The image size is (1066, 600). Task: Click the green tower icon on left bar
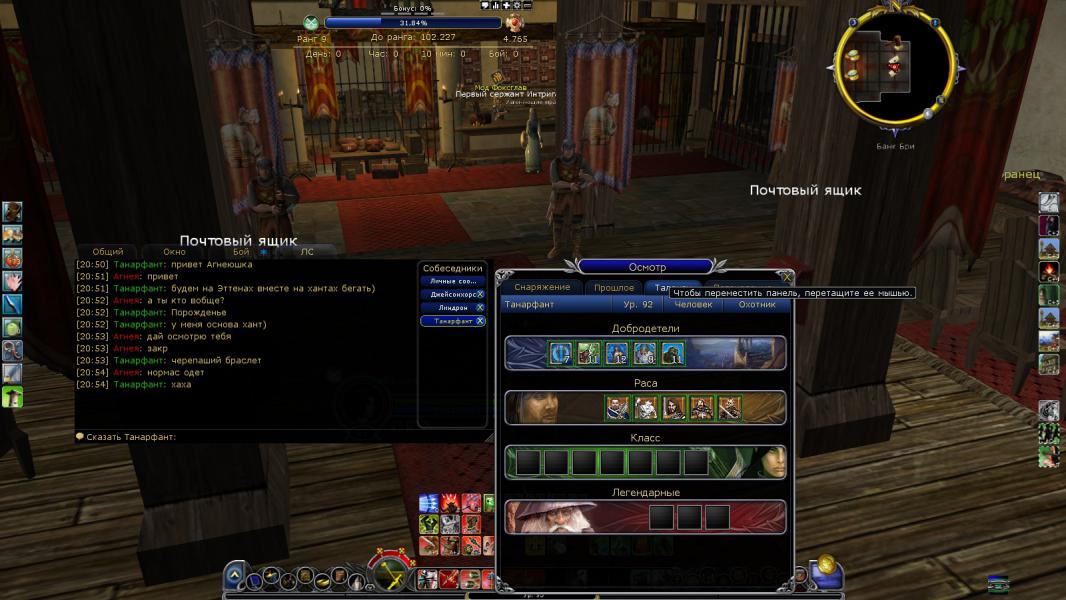pyautogui.click(x=12, y=397)
